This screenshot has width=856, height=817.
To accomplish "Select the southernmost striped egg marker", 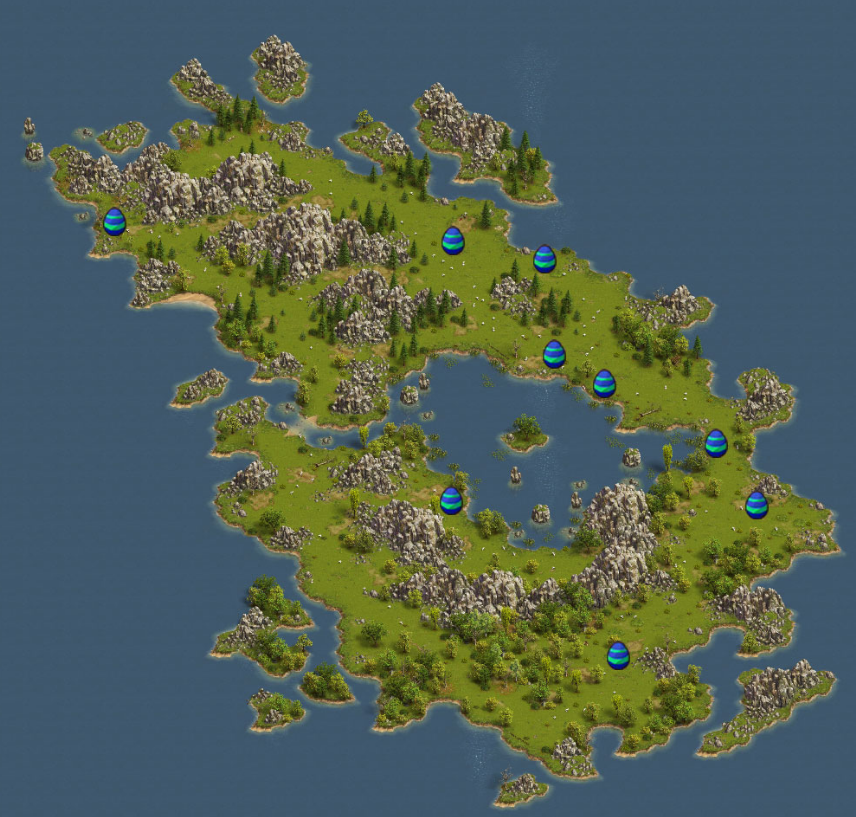I will click(x=618, y=655).
